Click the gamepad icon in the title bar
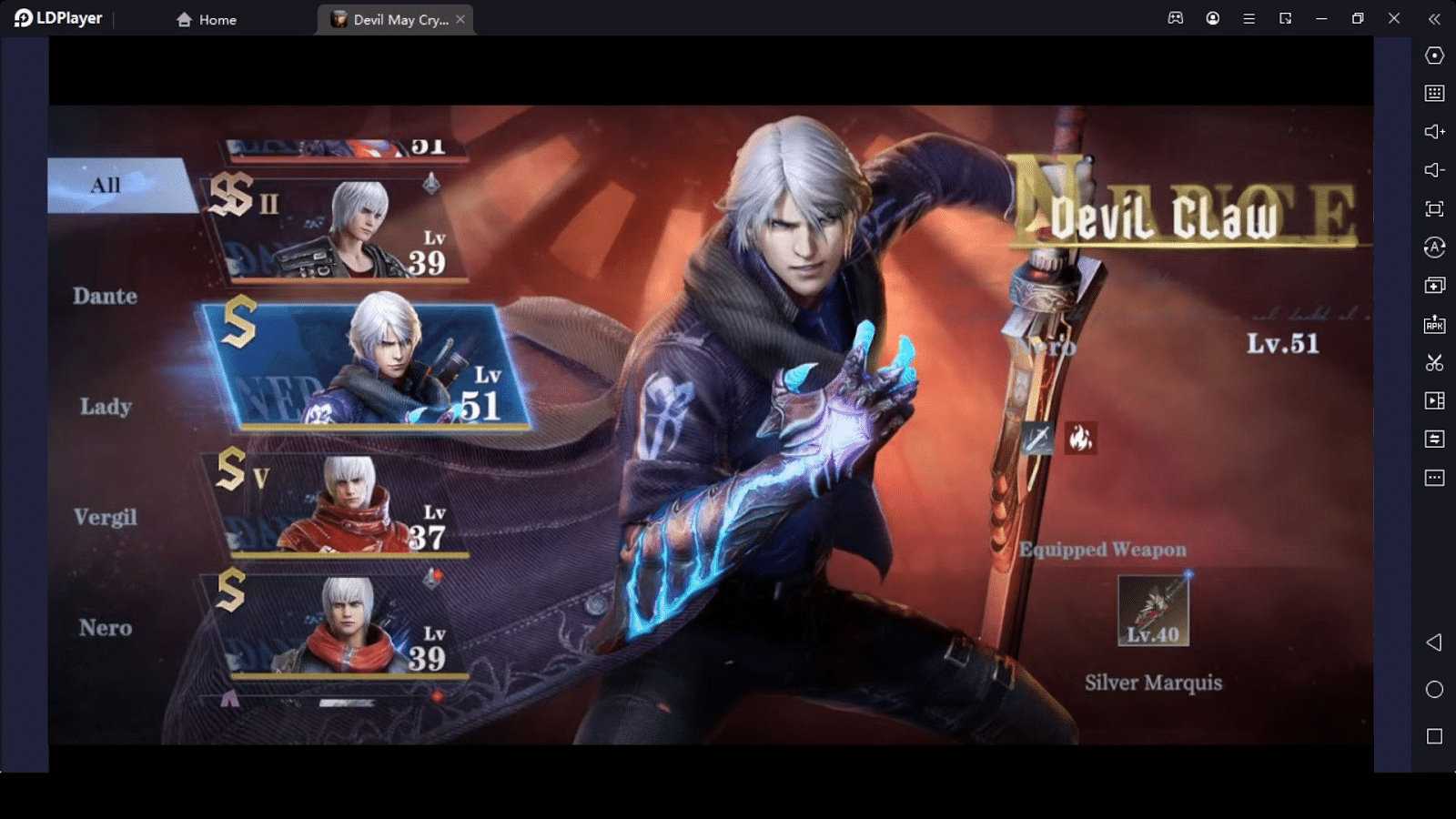 [x=1175, y=17]
